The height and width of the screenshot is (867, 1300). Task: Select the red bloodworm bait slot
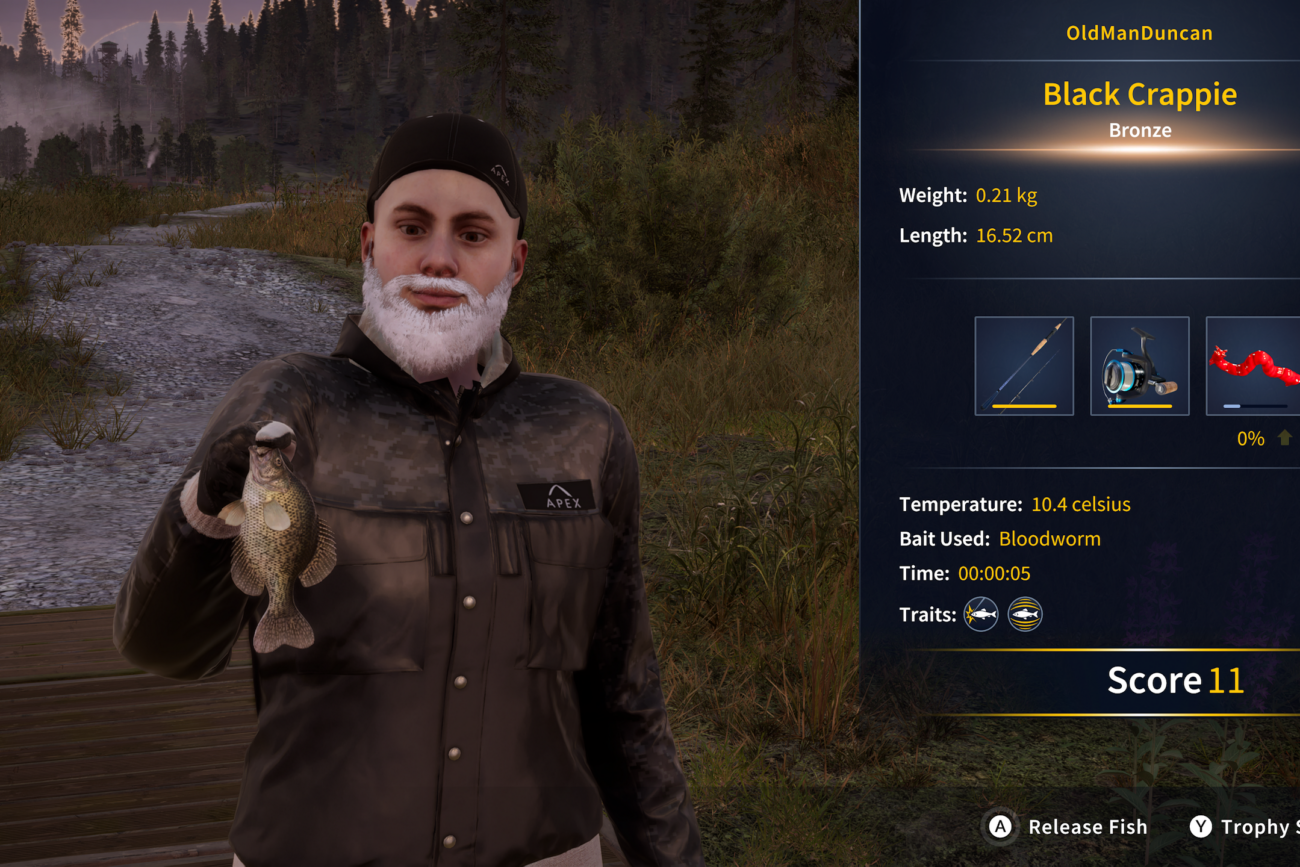pos(1254,366)
